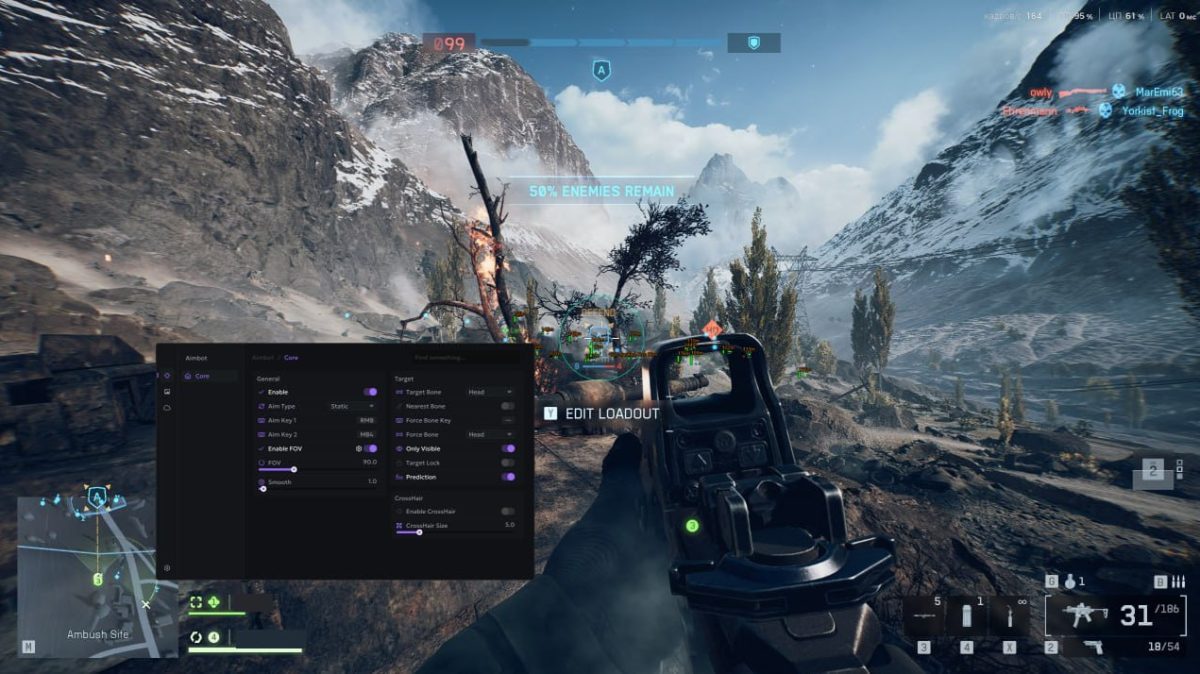Viewport: 1200px width, 674px height.
Task: Click the grenade icon above the weapon panel
Action: click(x=1070, y=581)
